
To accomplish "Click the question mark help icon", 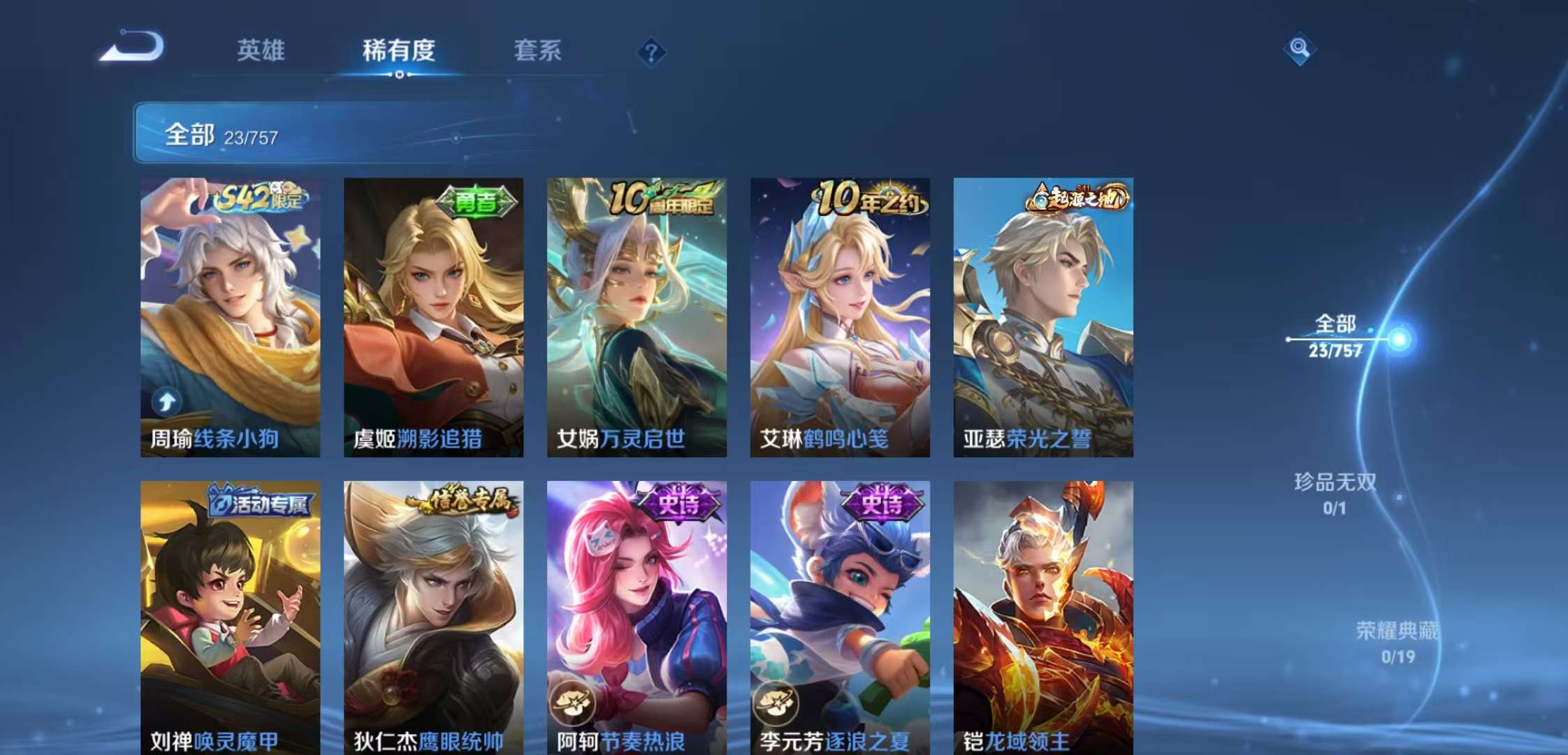I will click(x=651, y=52).
